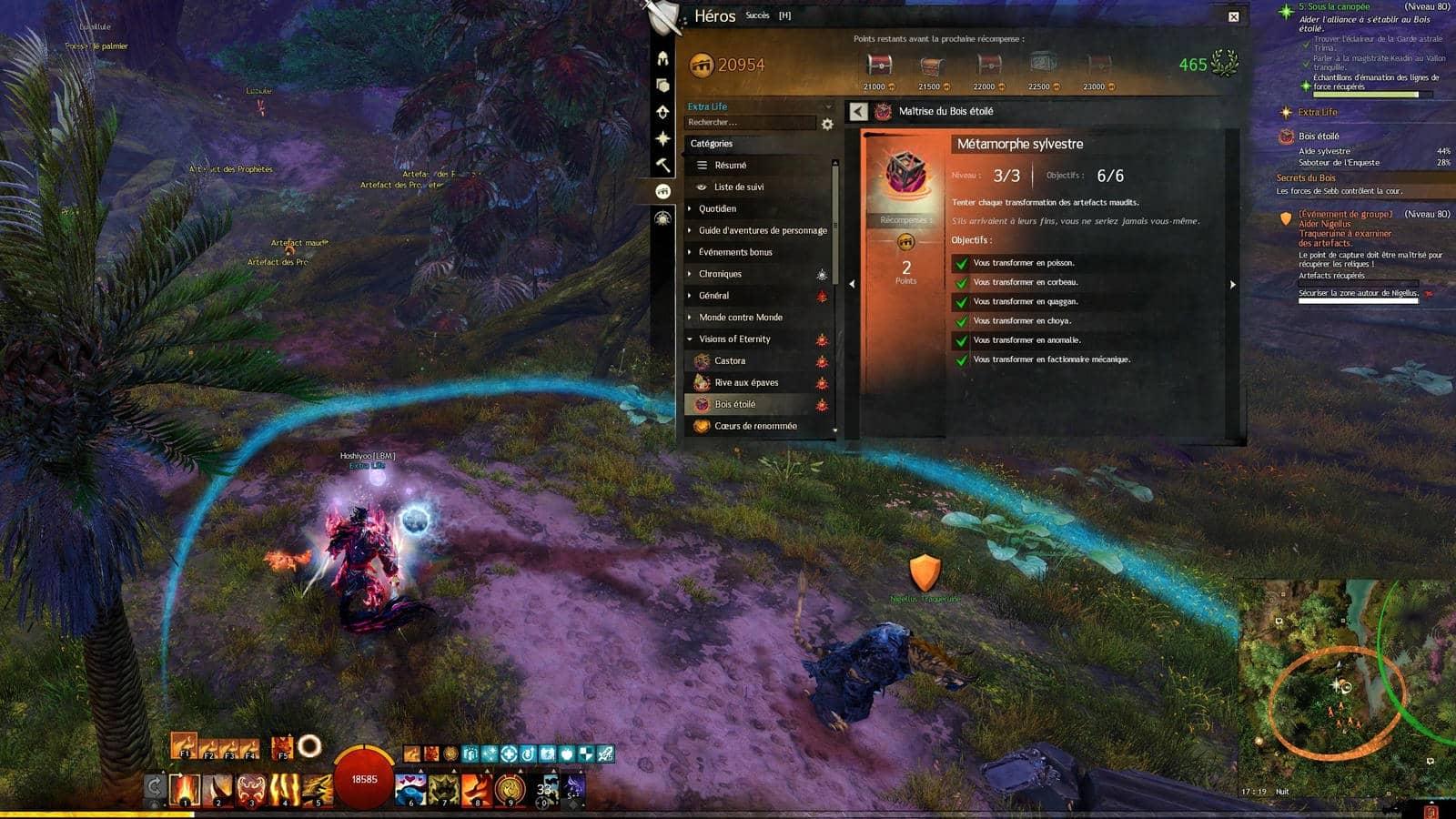
Task: Open the achievement search settings gear
Action: (x=827, y=124)
